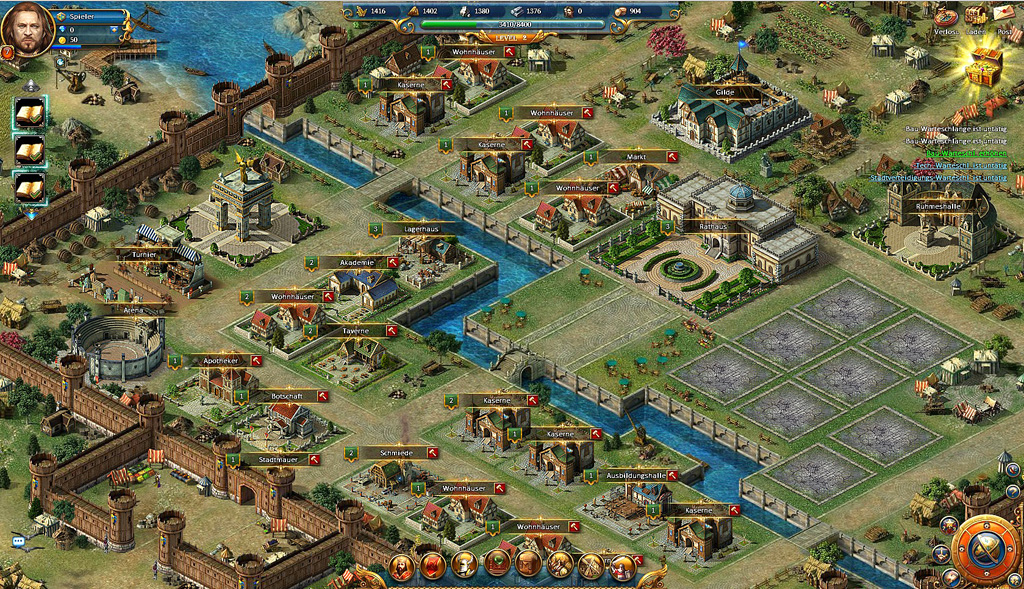This screenshot has width=1024, height=589.
Task: Open the Verlosung roulette wheel
Action: point(945,18)
